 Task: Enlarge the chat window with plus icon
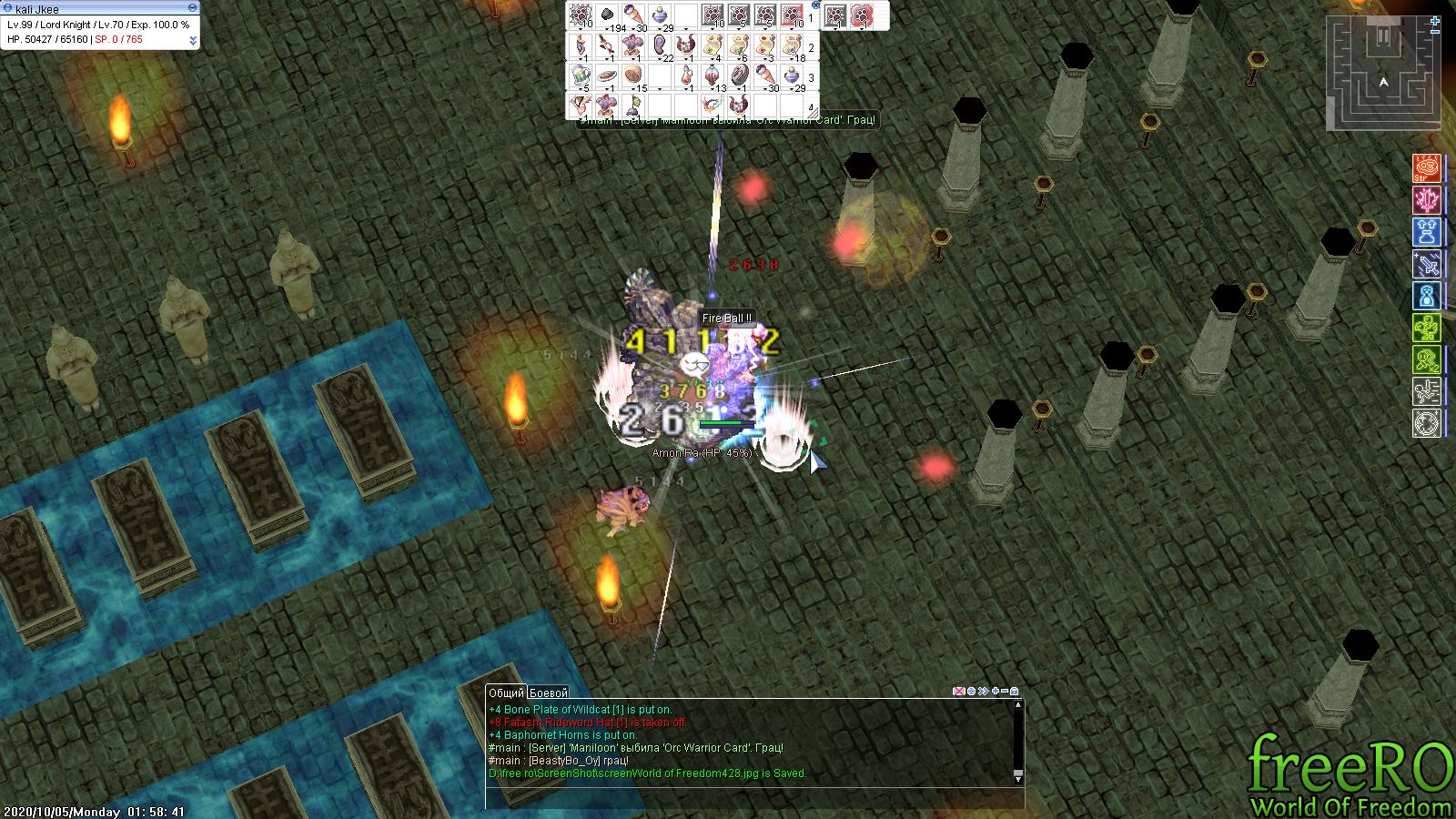point(996,692)
